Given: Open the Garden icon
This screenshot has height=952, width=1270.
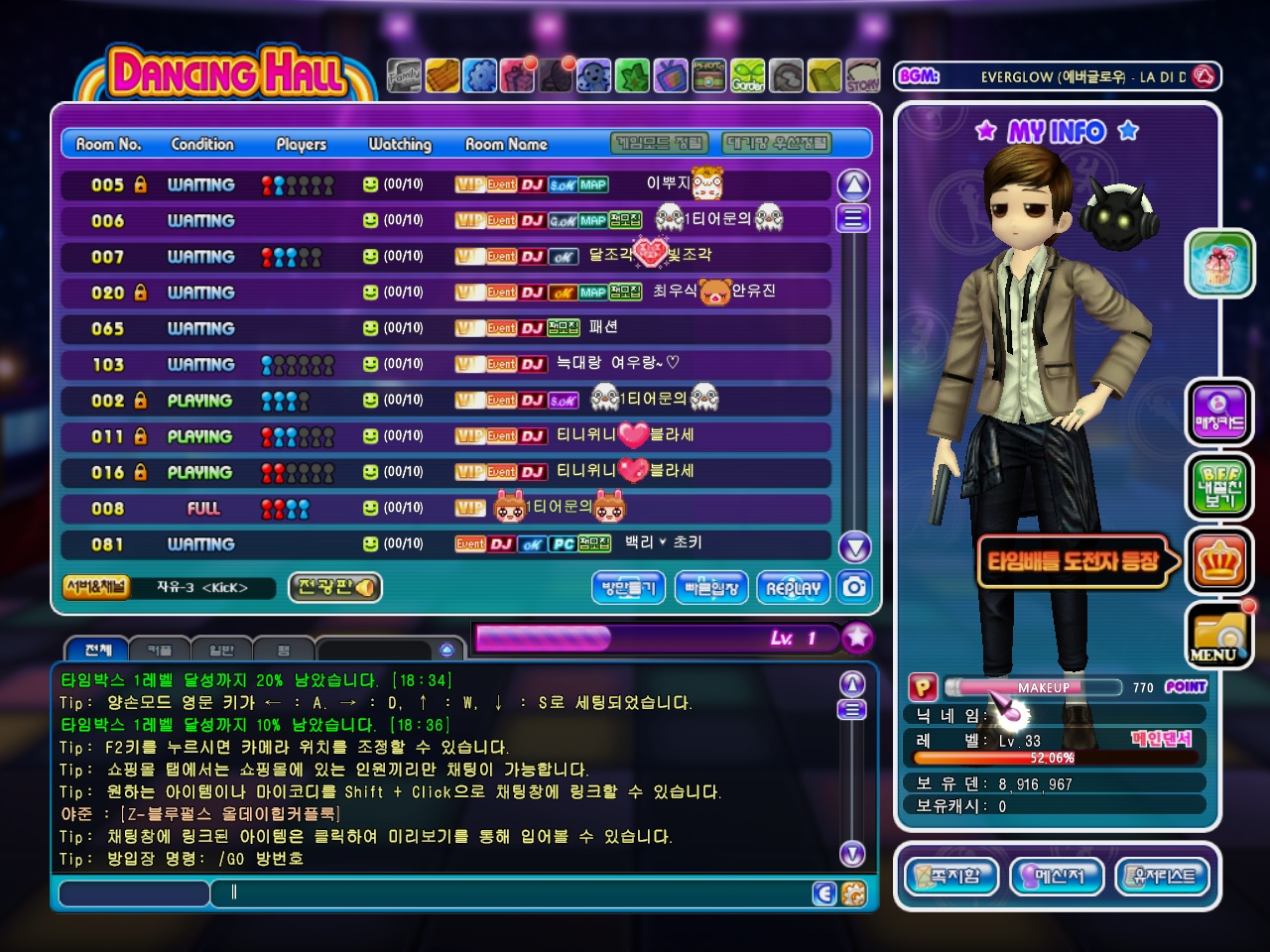Looking at the screenshot, I should pyautogui.click(x=748, y=76).
